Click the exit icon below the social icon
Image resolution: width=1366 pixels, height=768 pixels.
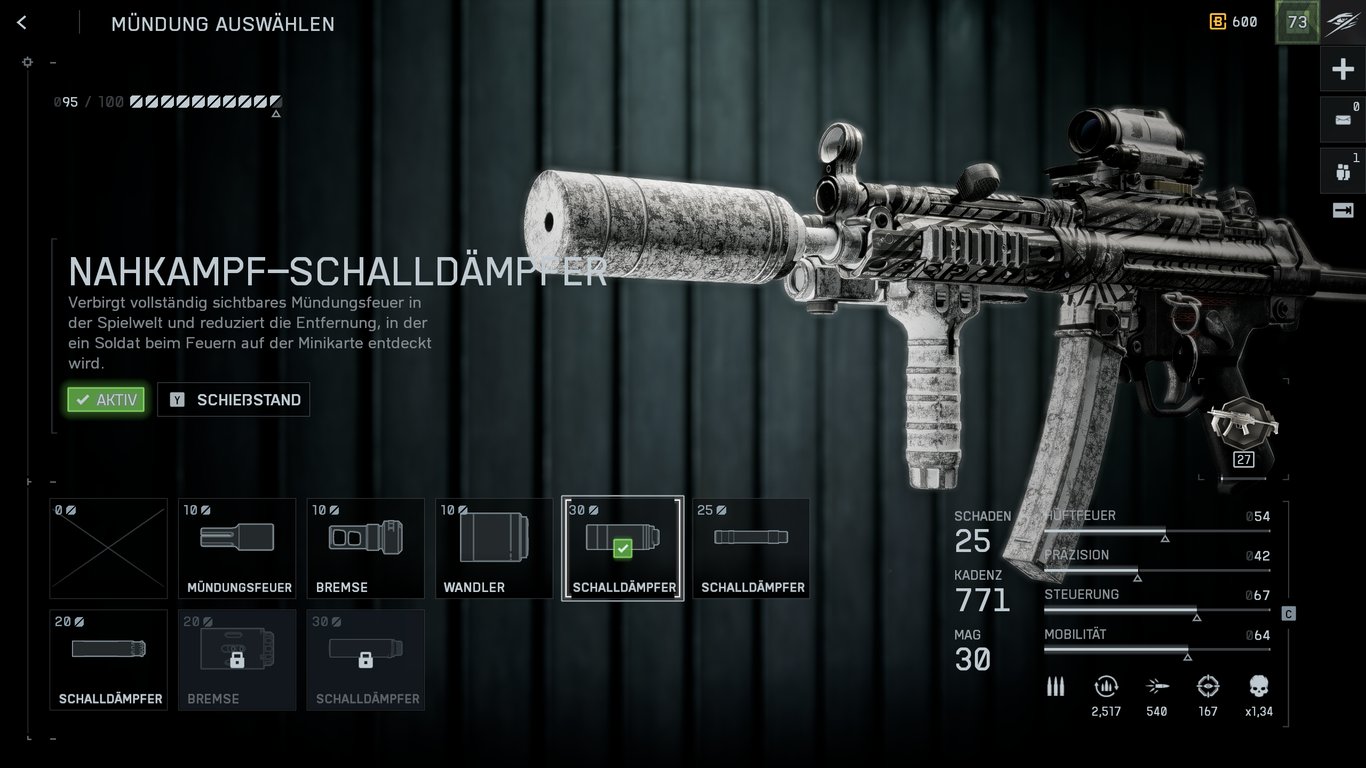tap(1343, 210)
